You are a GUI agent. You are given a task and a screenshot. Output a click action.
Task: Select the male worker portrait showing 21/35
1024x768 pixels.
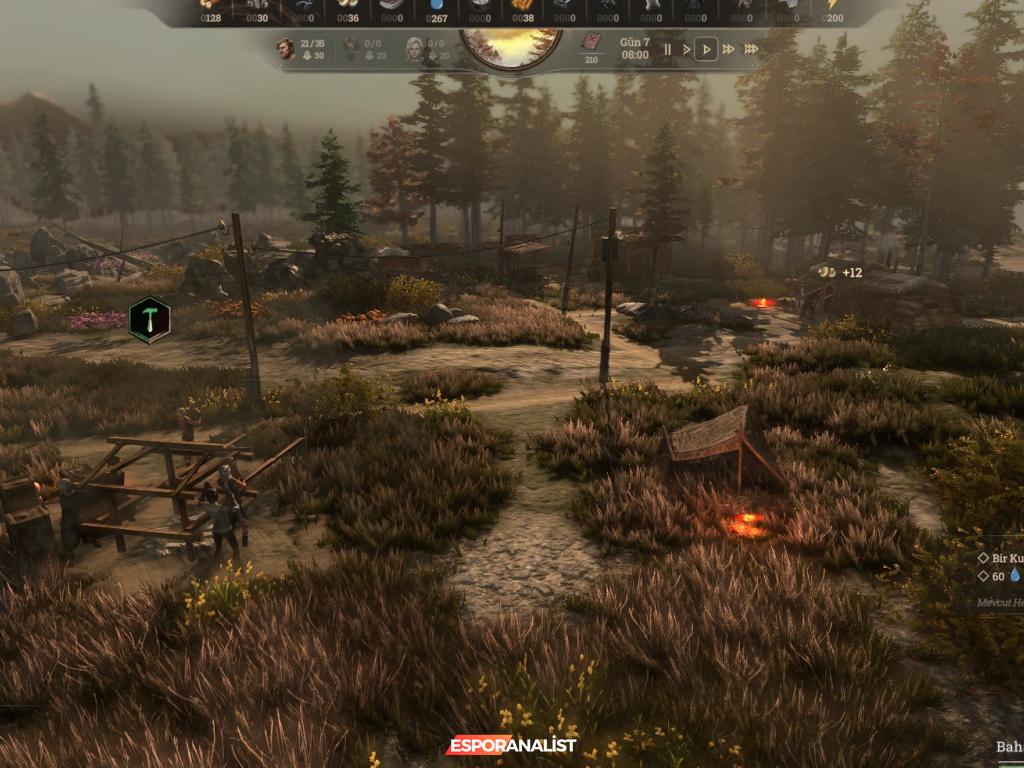point(286,48)
